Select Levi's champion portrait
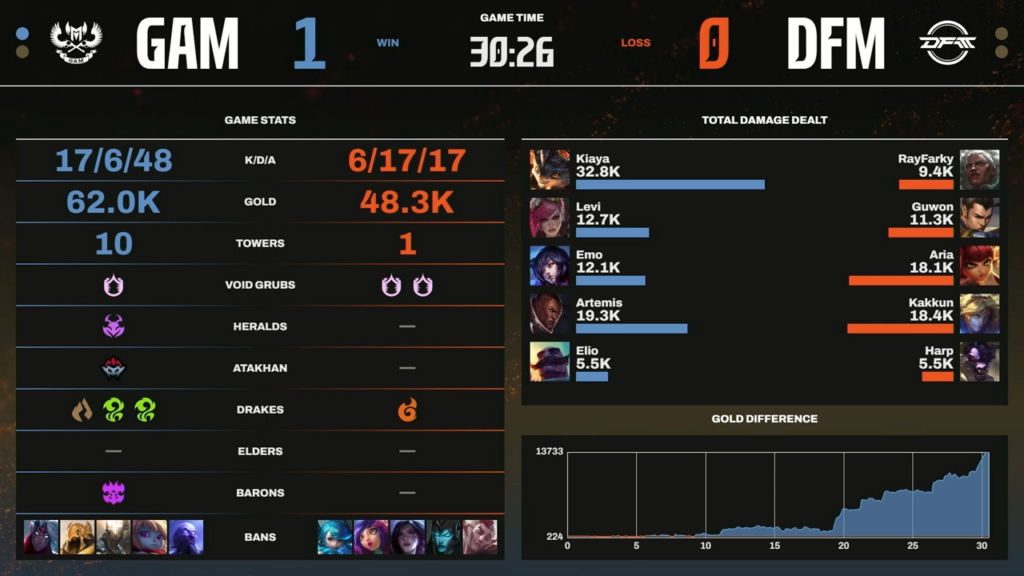The image size is (1024, 576). click(549, 218)
